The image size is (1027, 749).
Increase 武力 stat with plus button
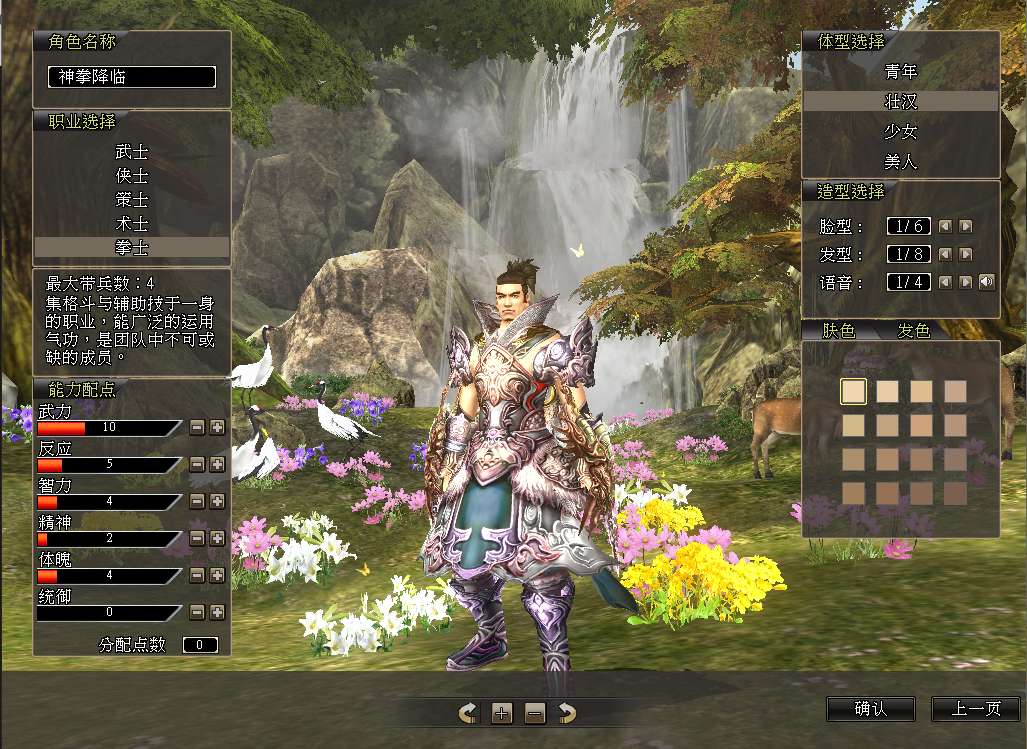click(217, 427)
